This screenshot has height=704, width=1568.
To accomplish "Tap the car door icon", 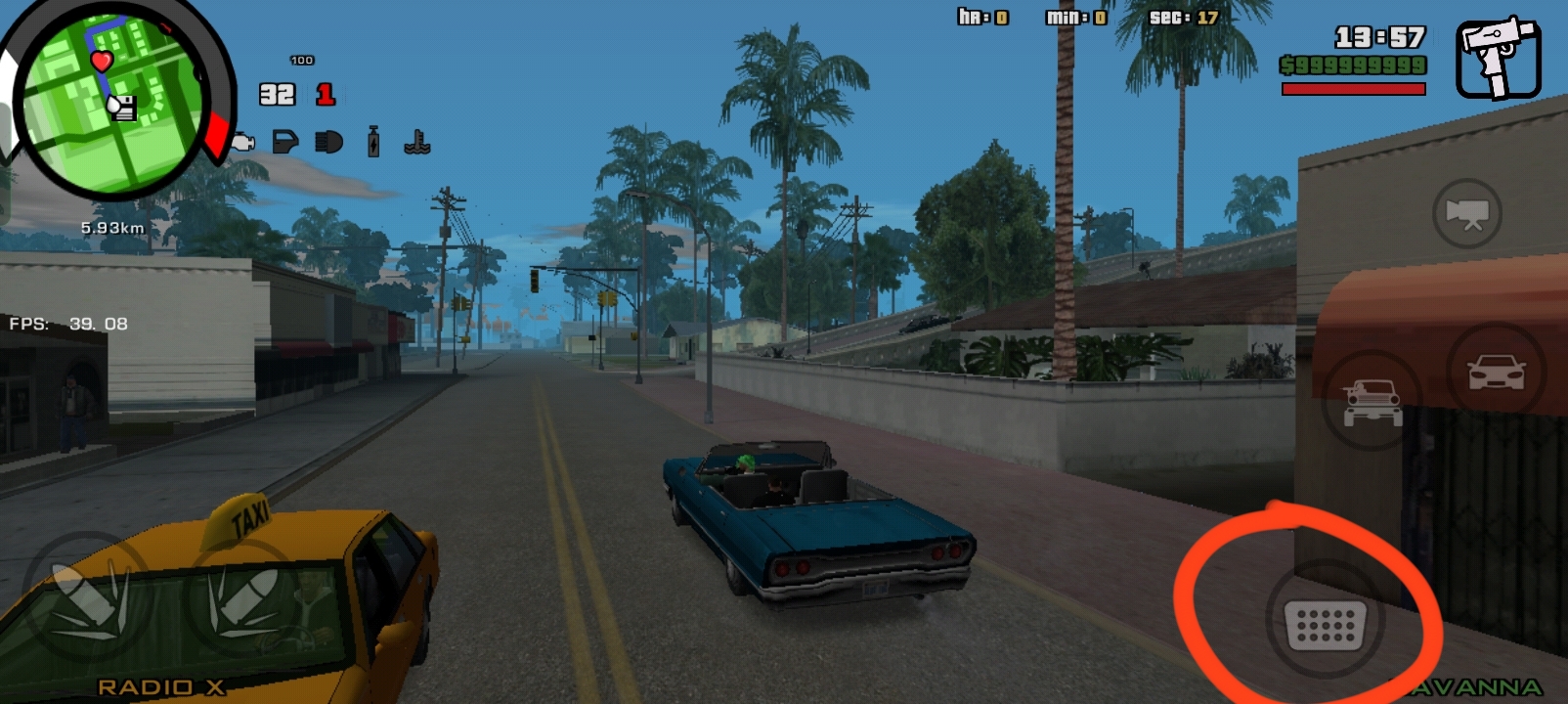I will (x=284, y=143).
